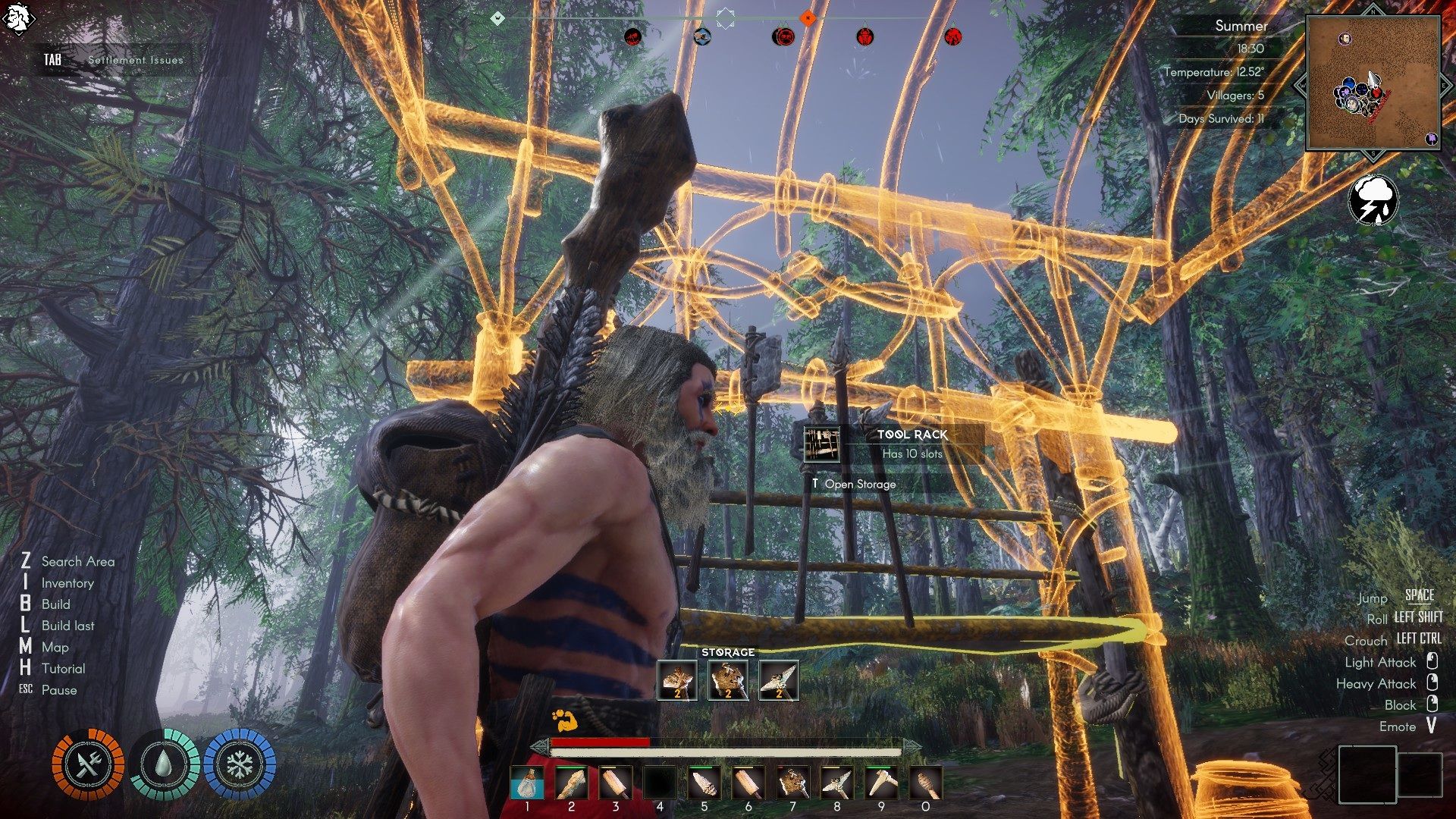Equip the stone hammer in hotbar slot 7
1456x819 pixels.
[x=792, y=783]
